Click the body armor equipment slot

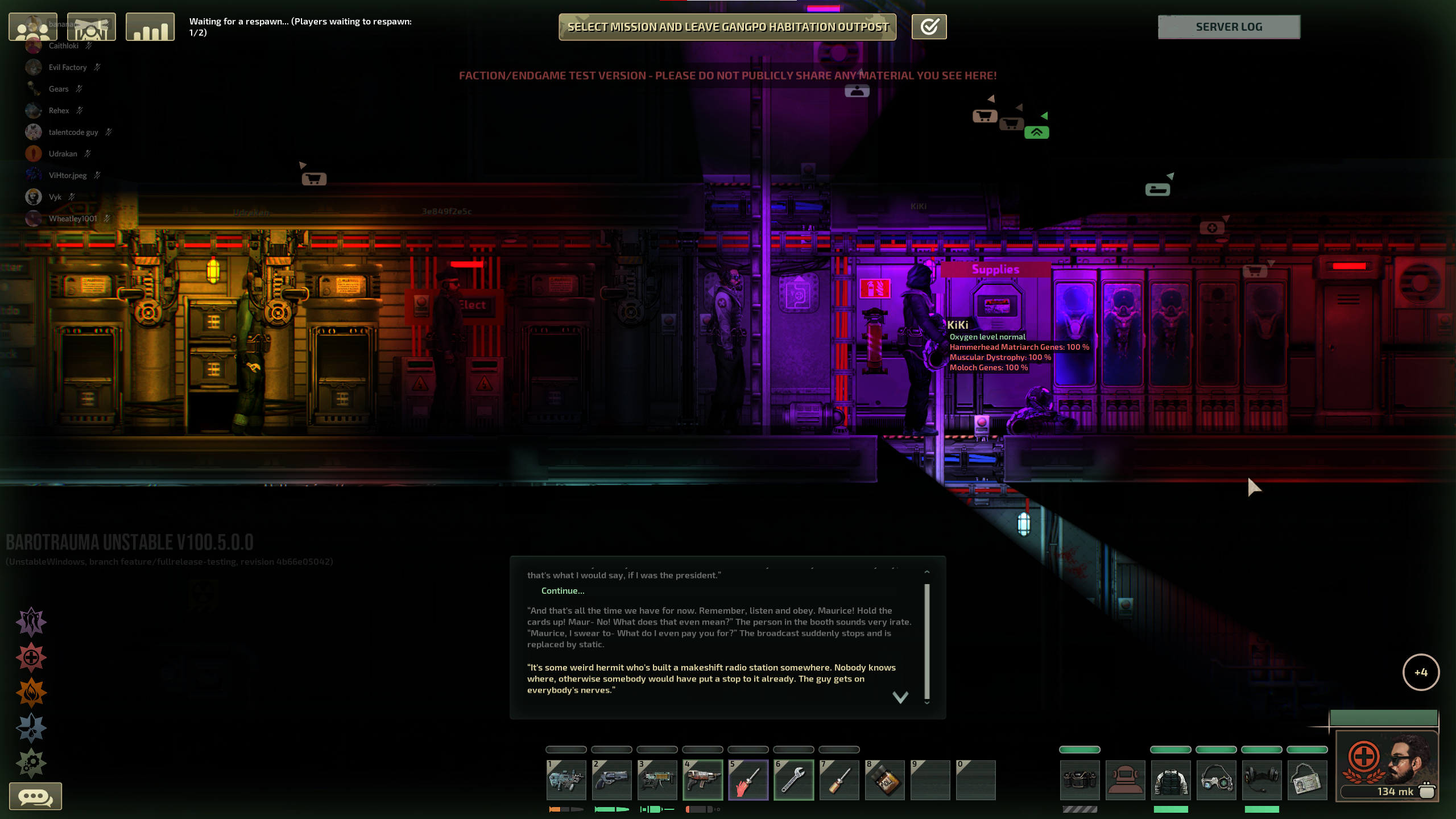coord(1170,780)
